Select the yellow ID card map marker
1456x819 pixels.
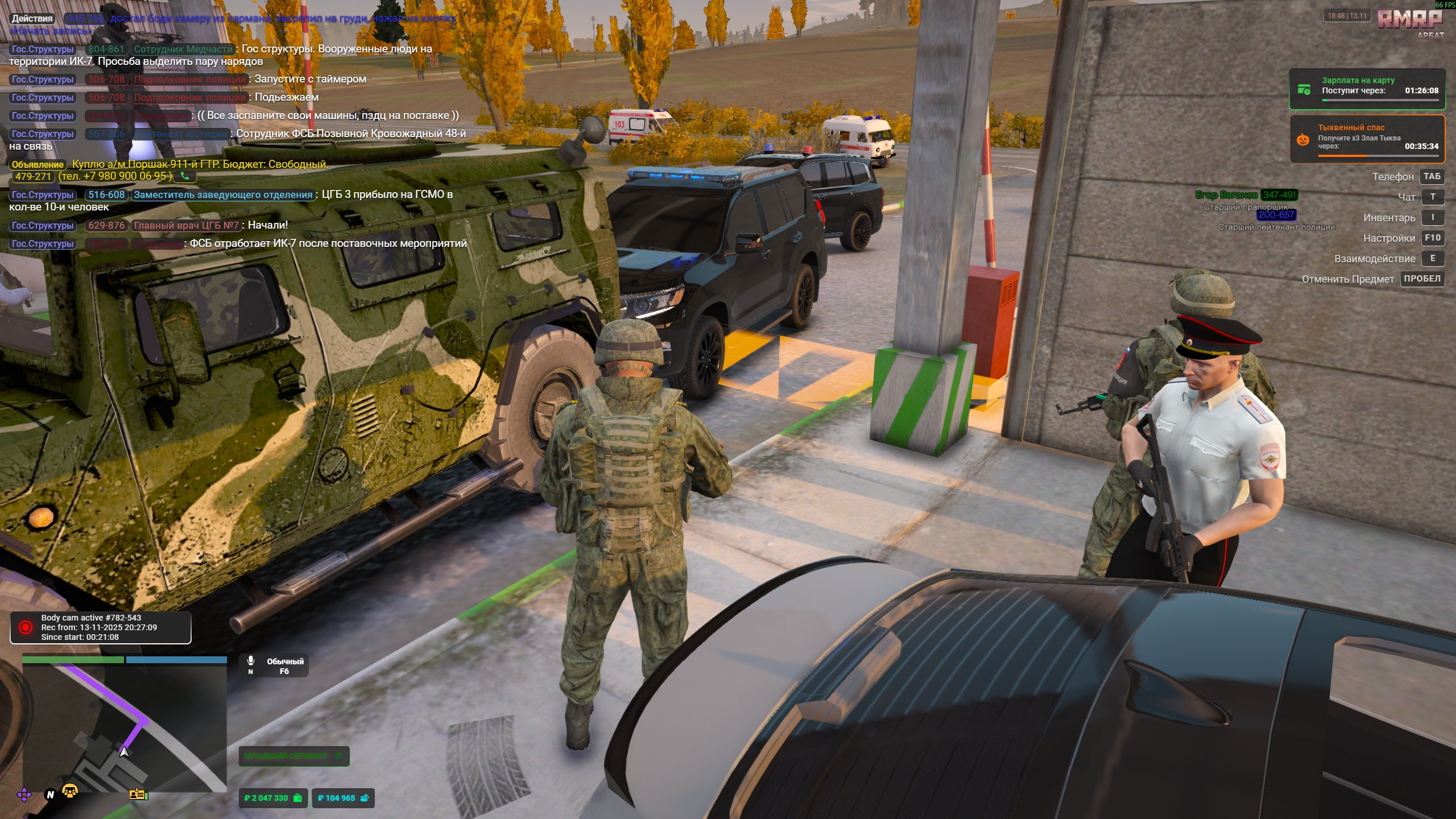coord(138,794)
